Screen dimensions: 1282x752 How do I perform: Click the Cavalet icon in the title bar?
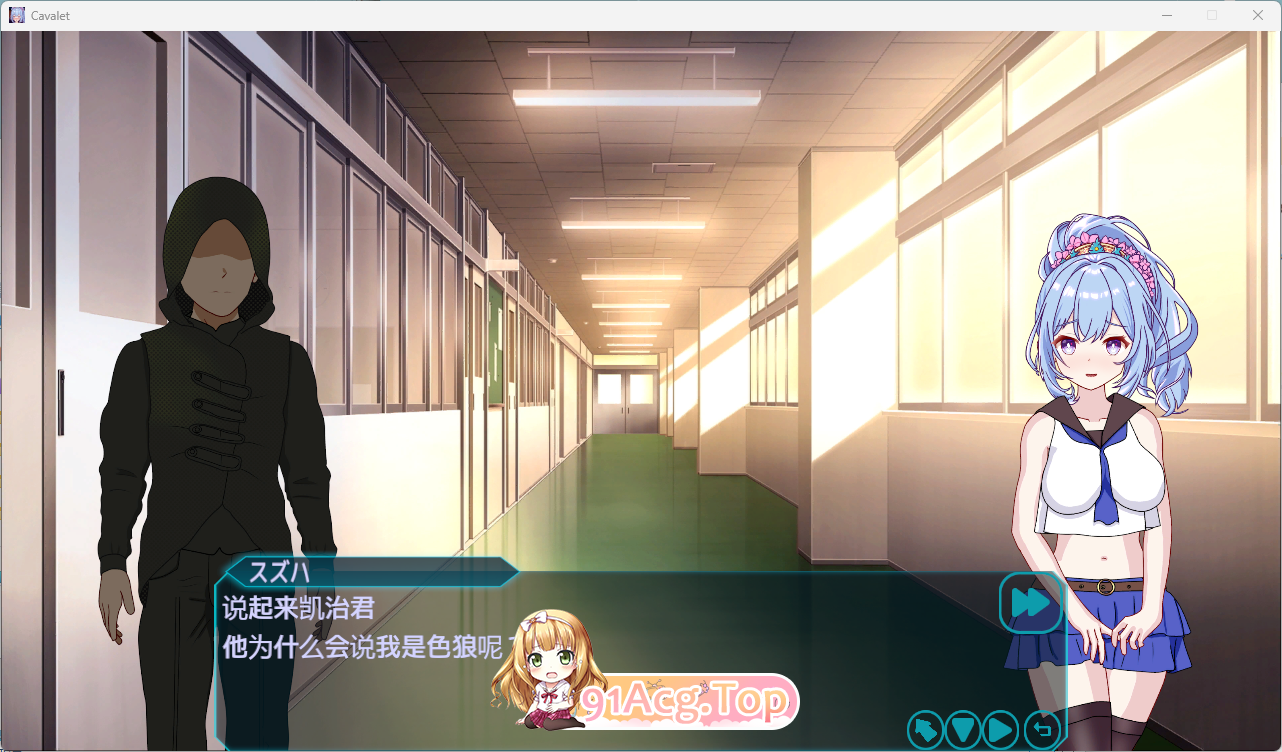[x=17, y=14]
